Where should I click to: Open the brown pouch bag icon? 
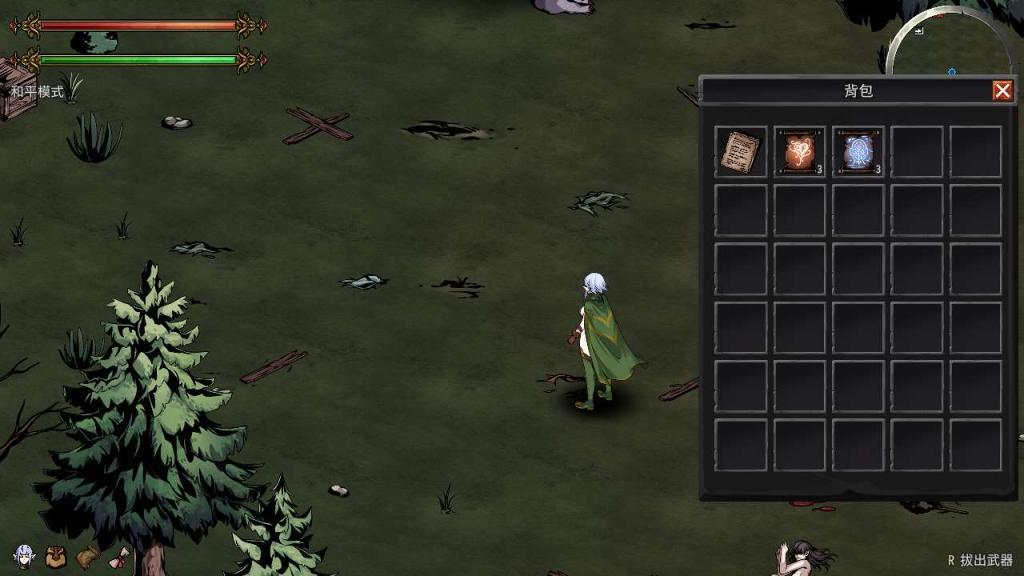[x=56, y=557]
